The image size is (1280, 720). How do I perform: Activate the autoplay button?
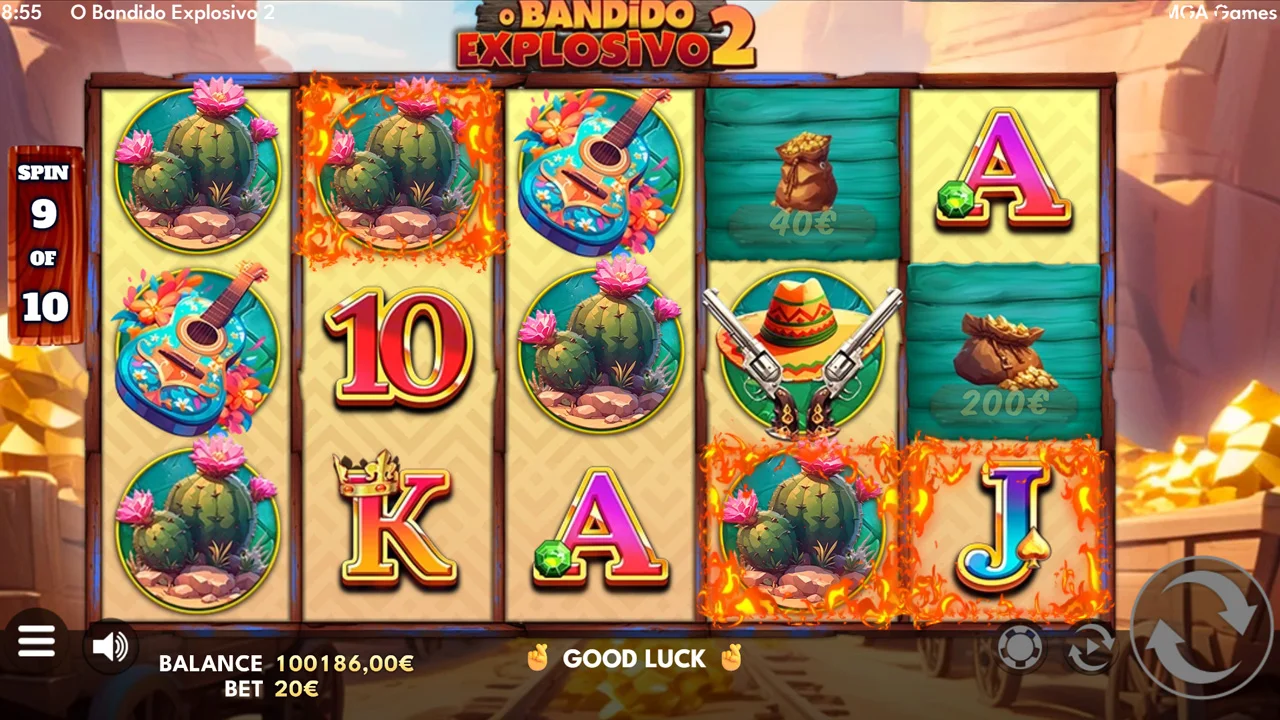coord(1090,648)
